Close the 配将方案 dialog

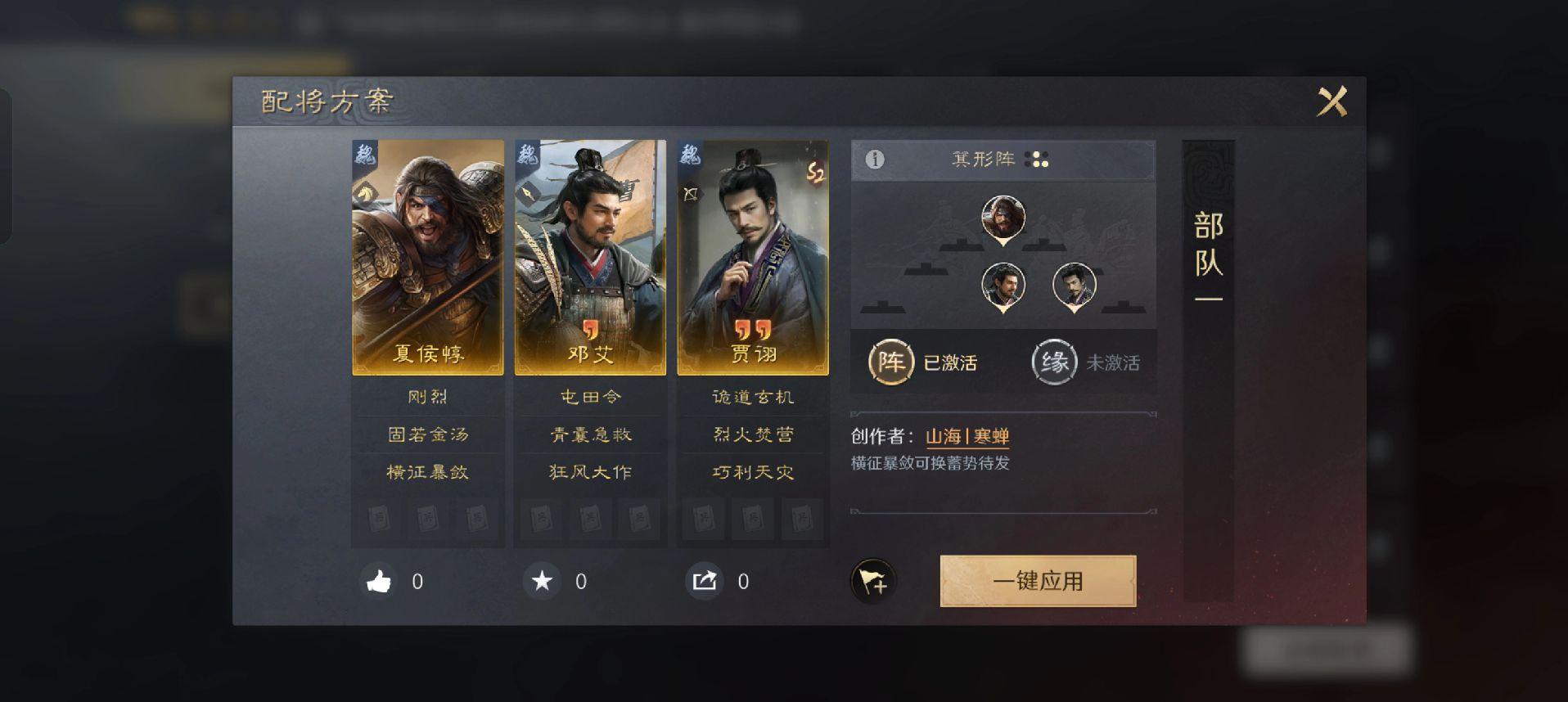click(x=1331, y=102)
